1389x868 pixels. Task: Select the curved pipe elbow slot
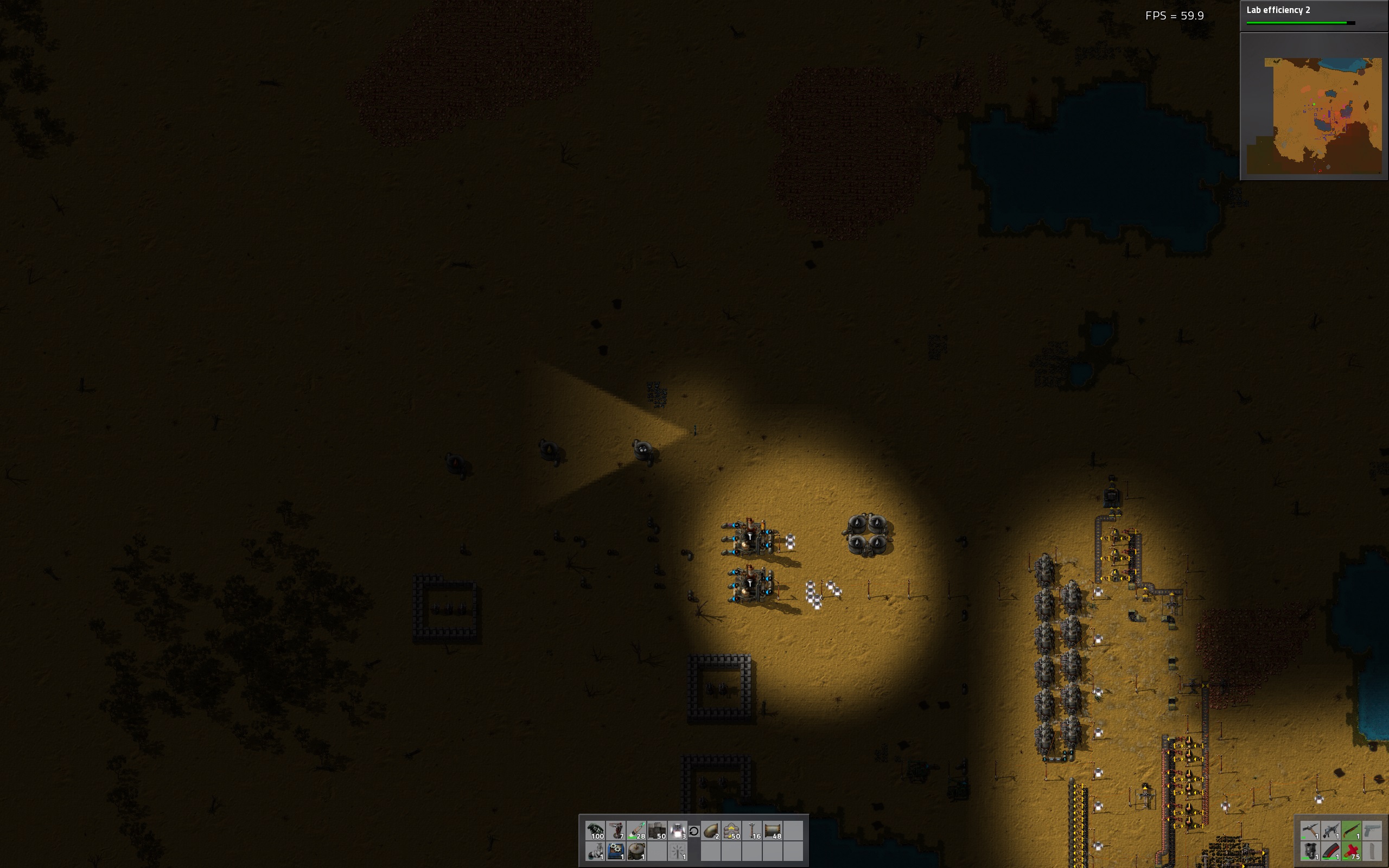tap(711, 831)
